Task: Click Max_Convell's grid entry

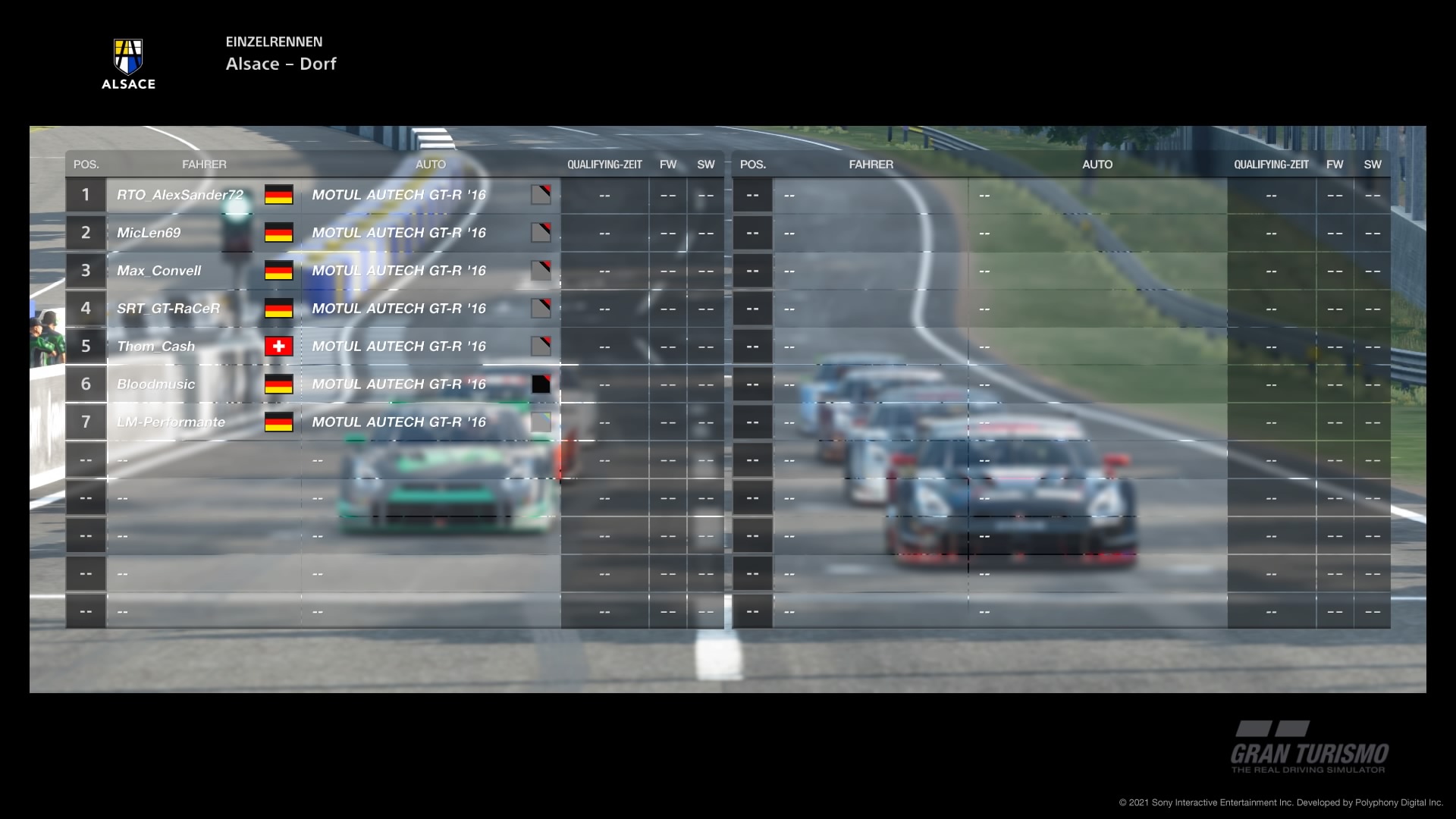Action: (158, 271)
